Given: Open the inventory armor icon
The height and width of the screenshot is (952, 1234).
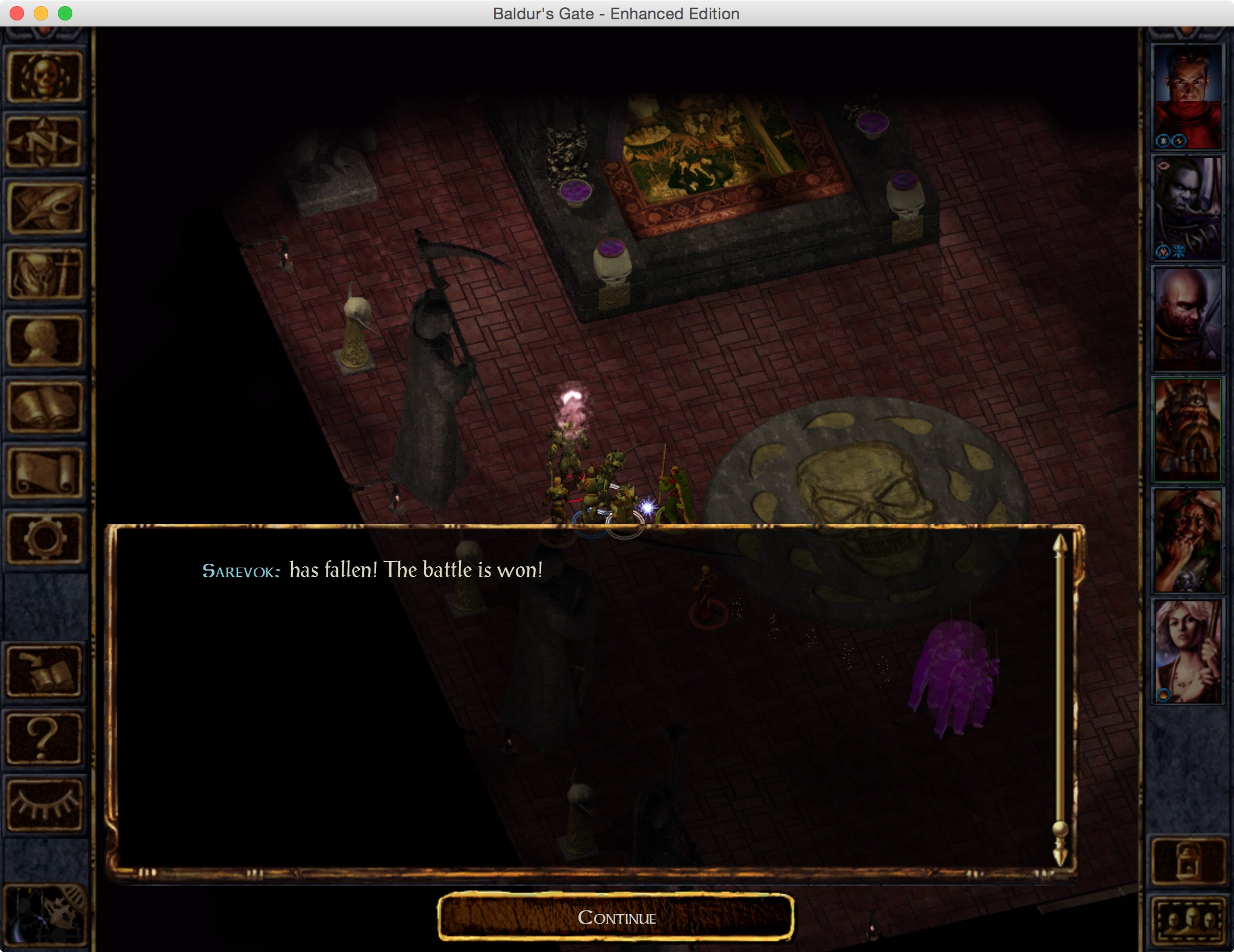Looking at the screenshot, I should coord(45,275).
